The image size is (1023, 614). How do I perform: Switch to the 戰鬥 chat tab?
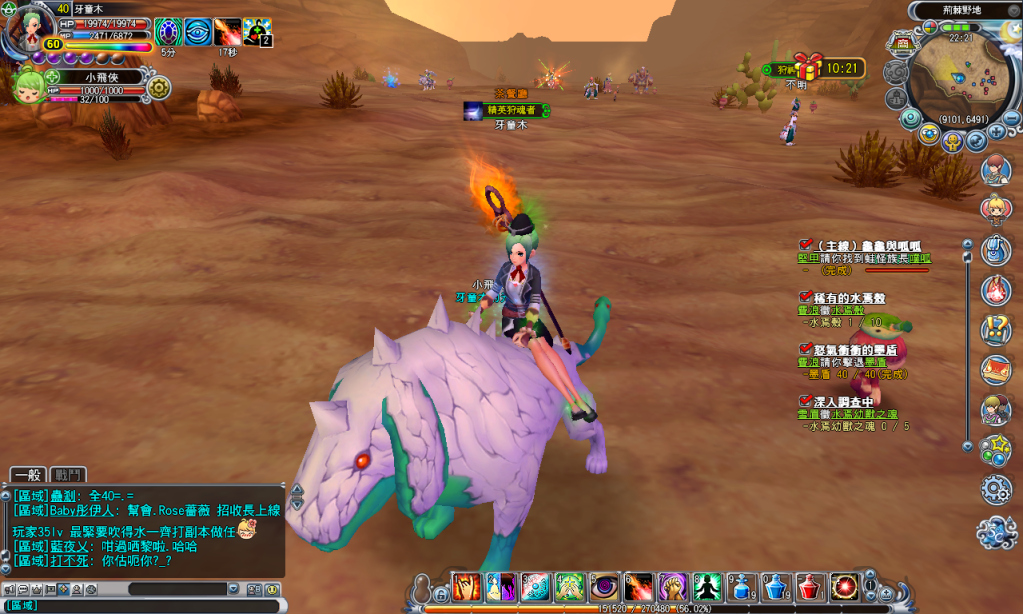pos(70,475)
